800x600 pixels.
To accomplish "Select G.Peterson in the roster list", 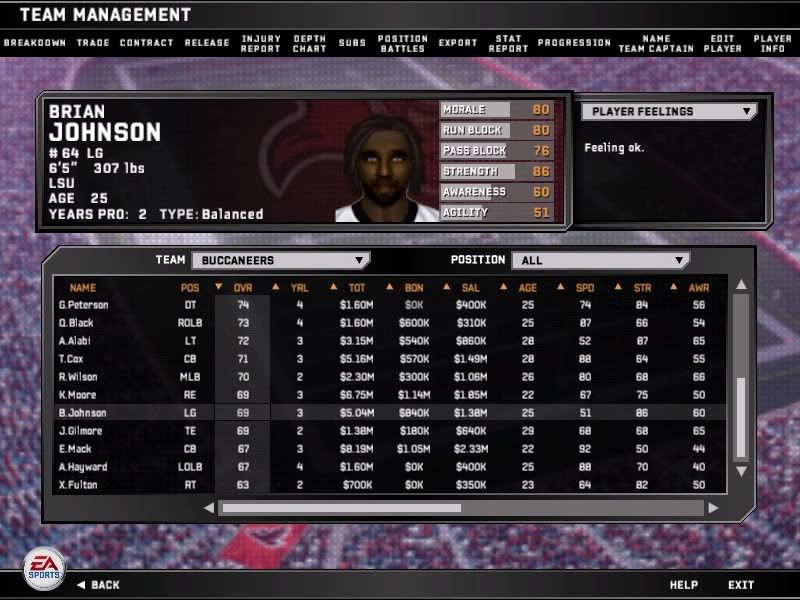I will [x=83, y=305].
